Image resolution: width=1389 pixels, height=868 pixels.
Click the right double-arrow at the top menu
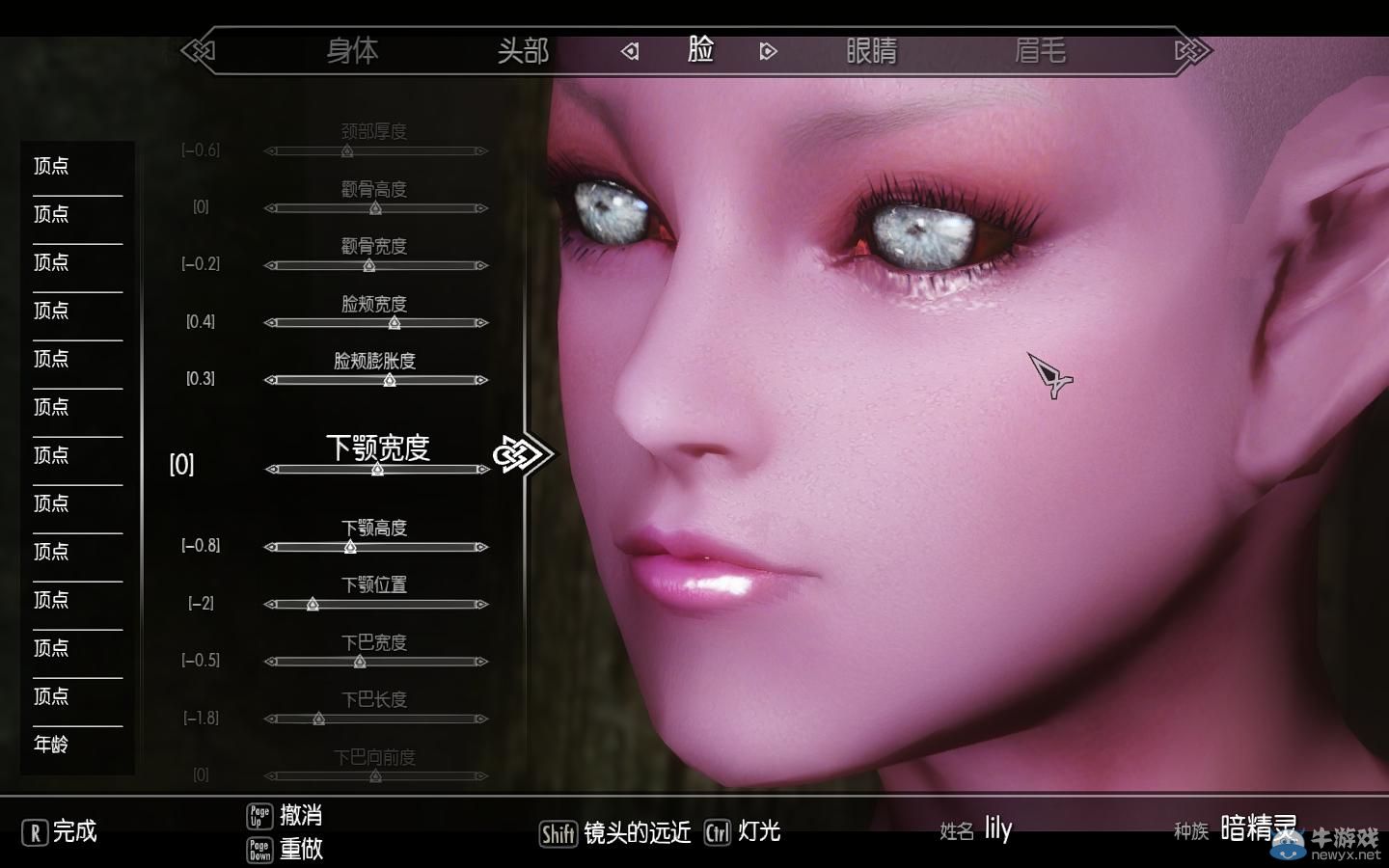click(1192, 48)
